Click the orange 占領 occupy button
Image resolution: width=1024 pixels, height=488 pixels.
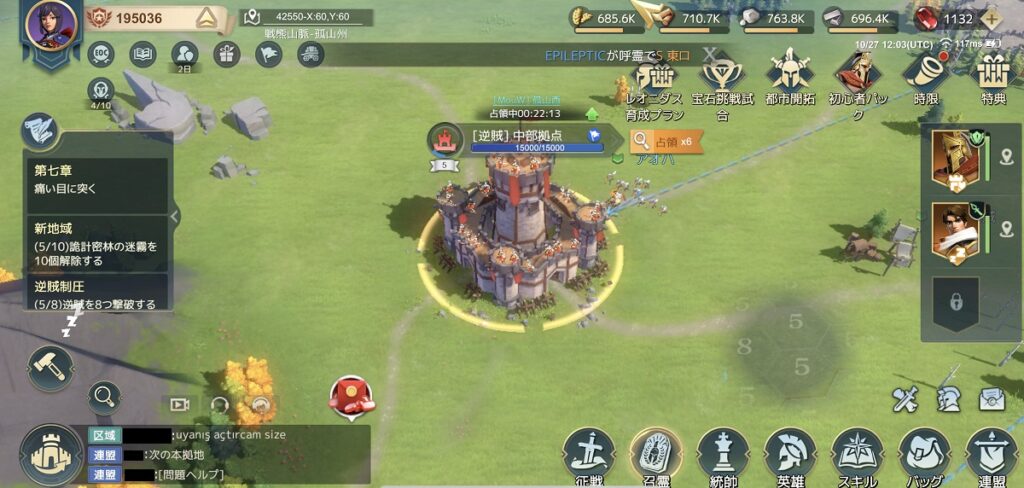(x=666, y=141)
